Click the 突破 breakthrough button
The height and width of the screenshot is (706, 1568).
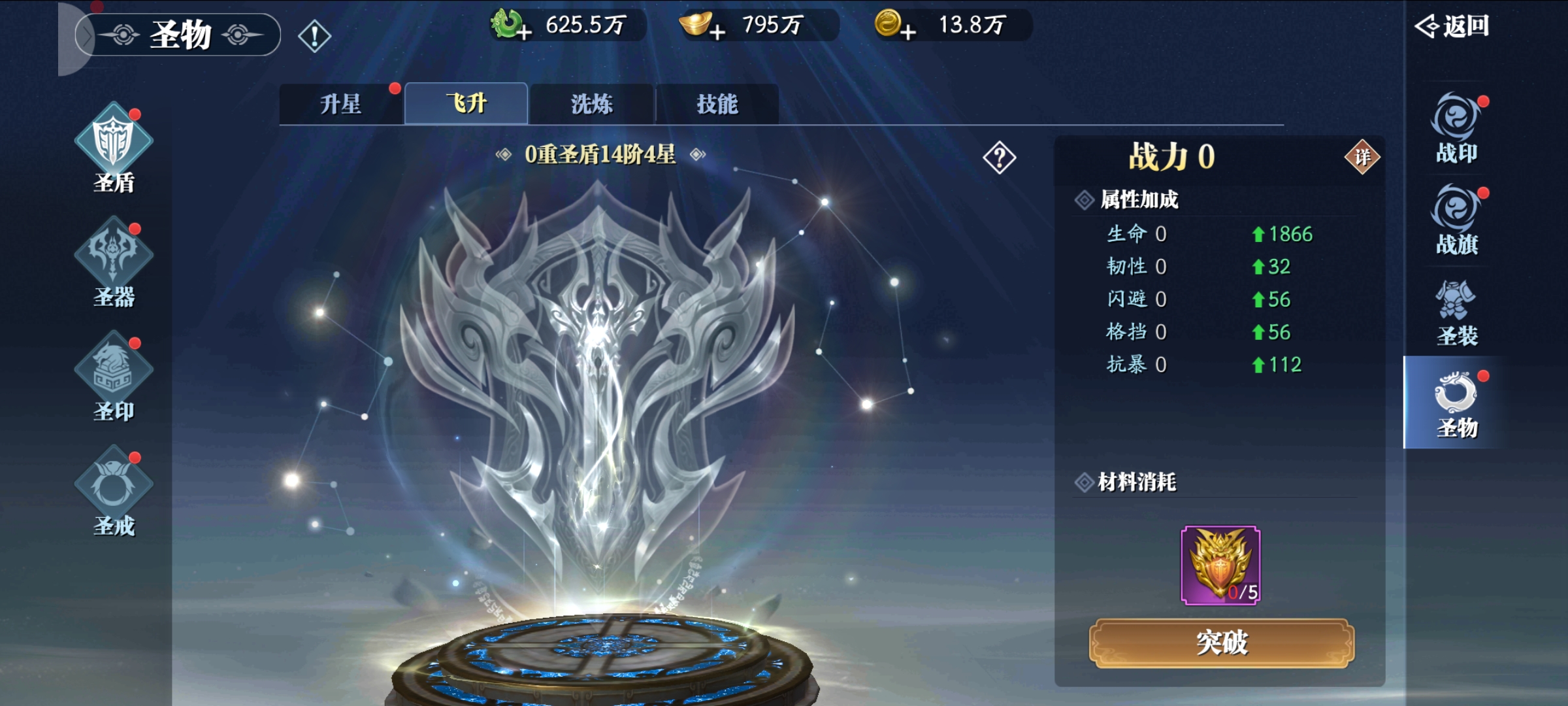click(1221, 643)
